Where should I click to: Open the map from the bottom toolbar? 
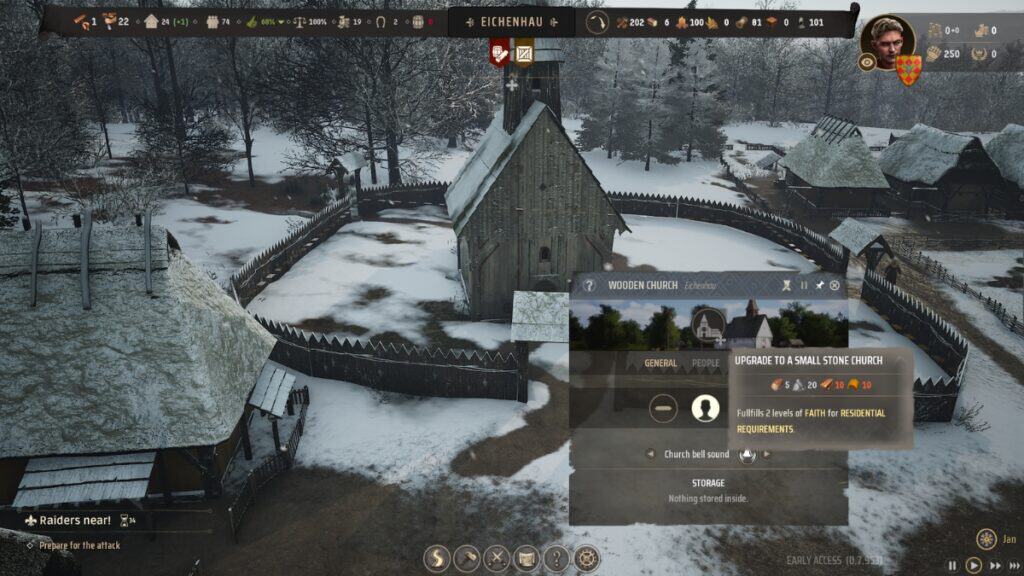click(526, 558)
